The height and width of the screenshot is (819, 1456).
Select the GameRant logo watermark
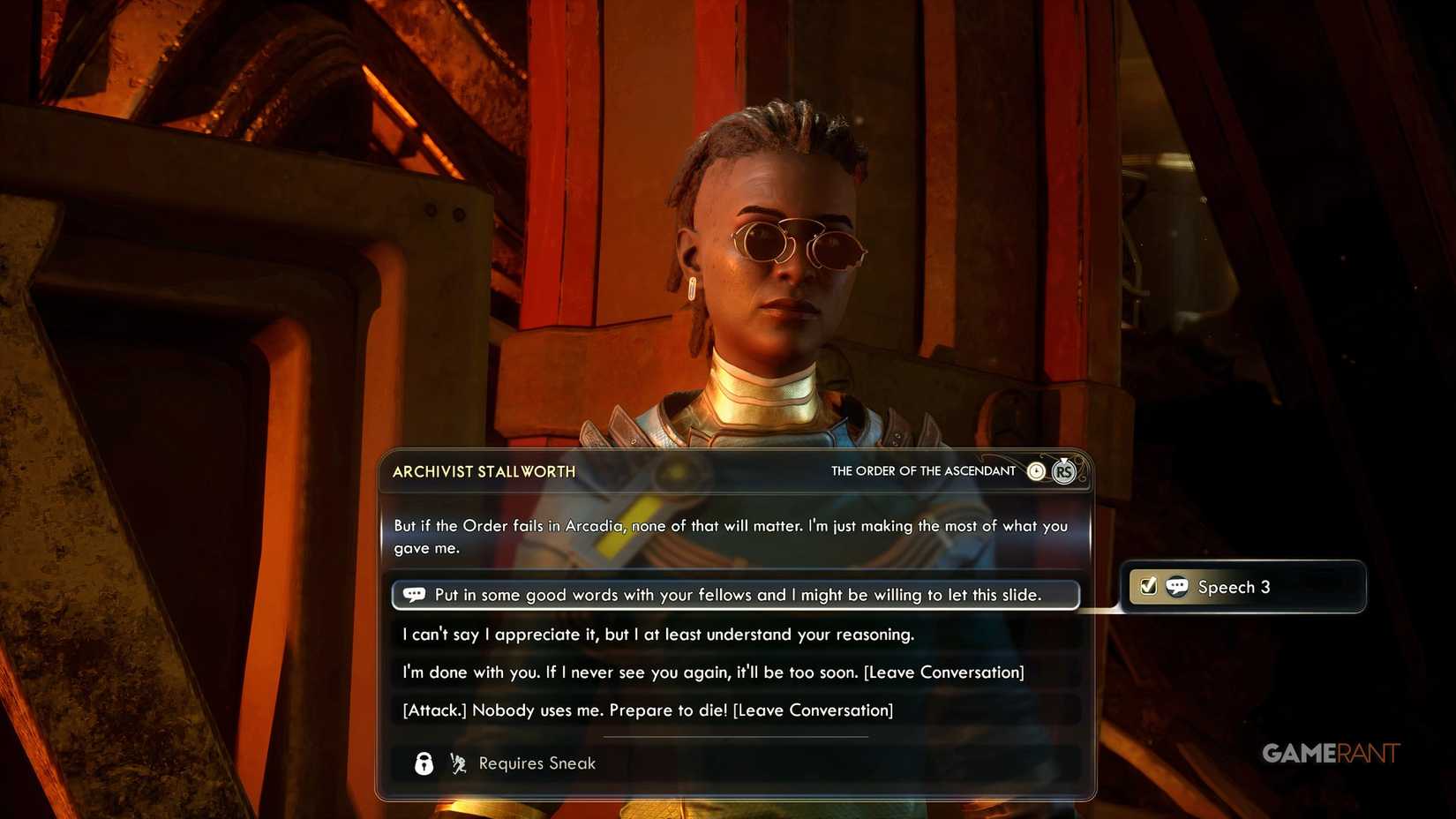tap(1330, 753)
